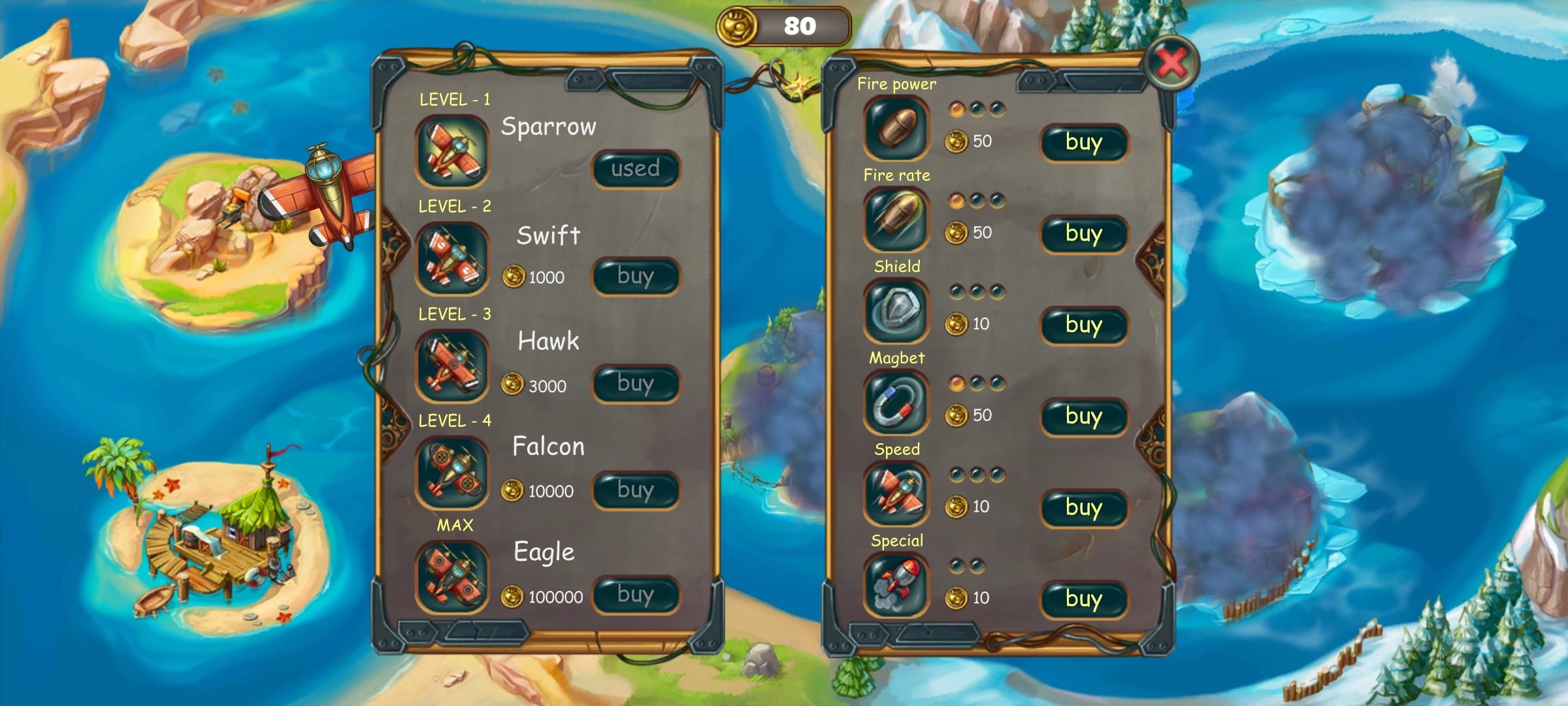This screenshot has height=706, width=1568.
Task: Buy the Hawk plane for 3000 coins
Action: [636, 384]
